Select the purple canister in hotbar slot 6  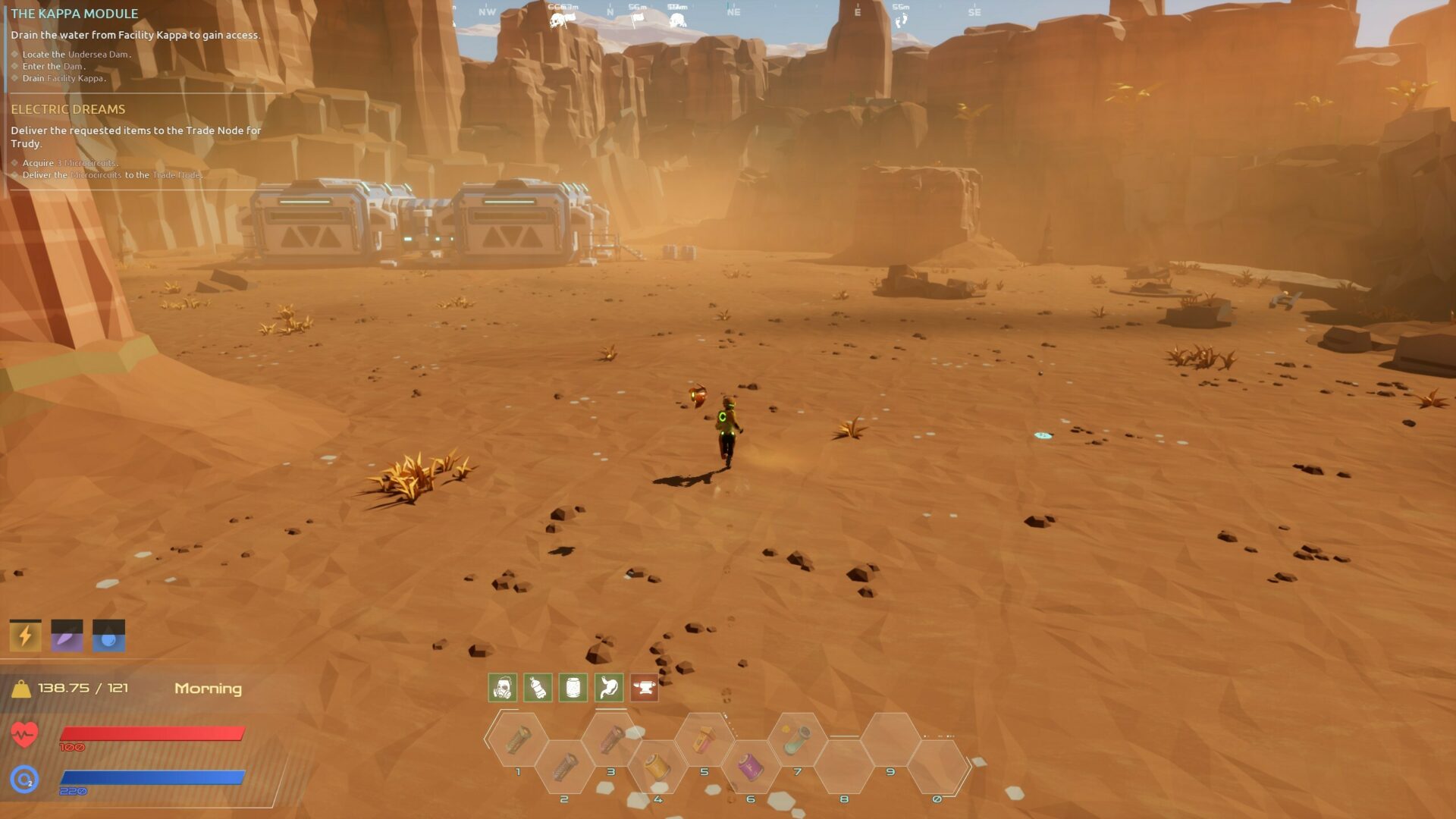(750, 767)
